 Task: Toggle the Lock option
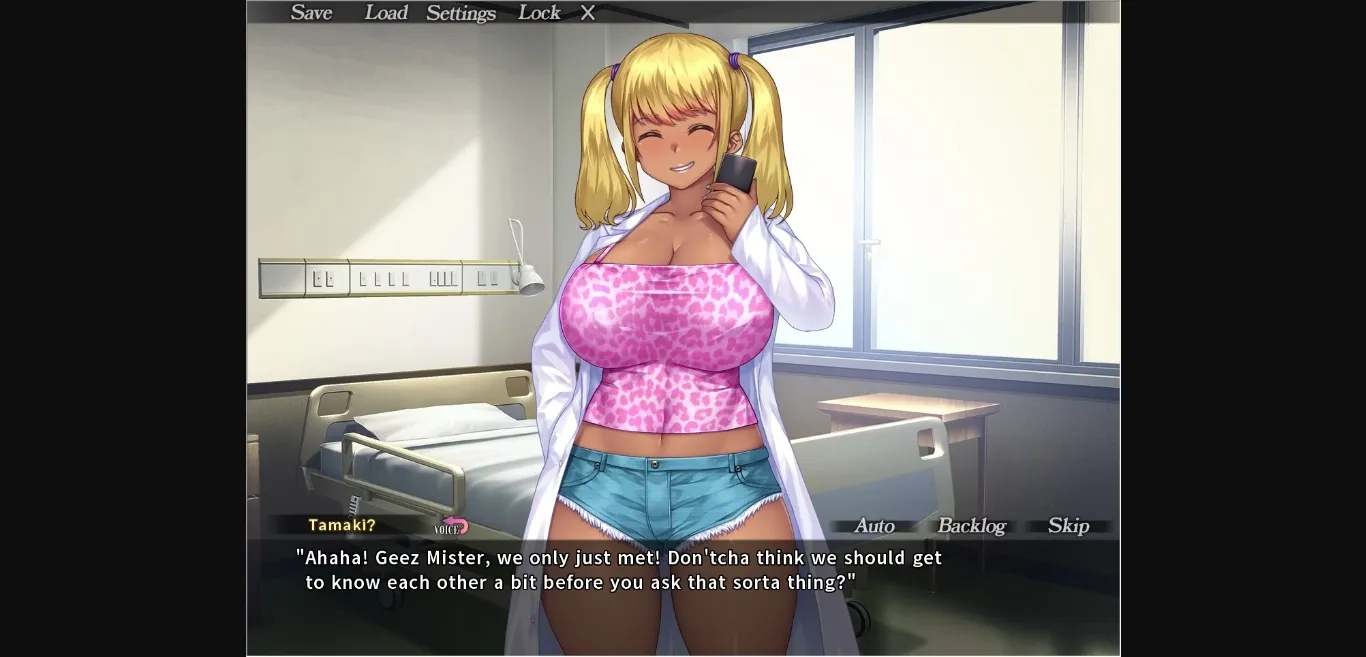tap(539, 13)
